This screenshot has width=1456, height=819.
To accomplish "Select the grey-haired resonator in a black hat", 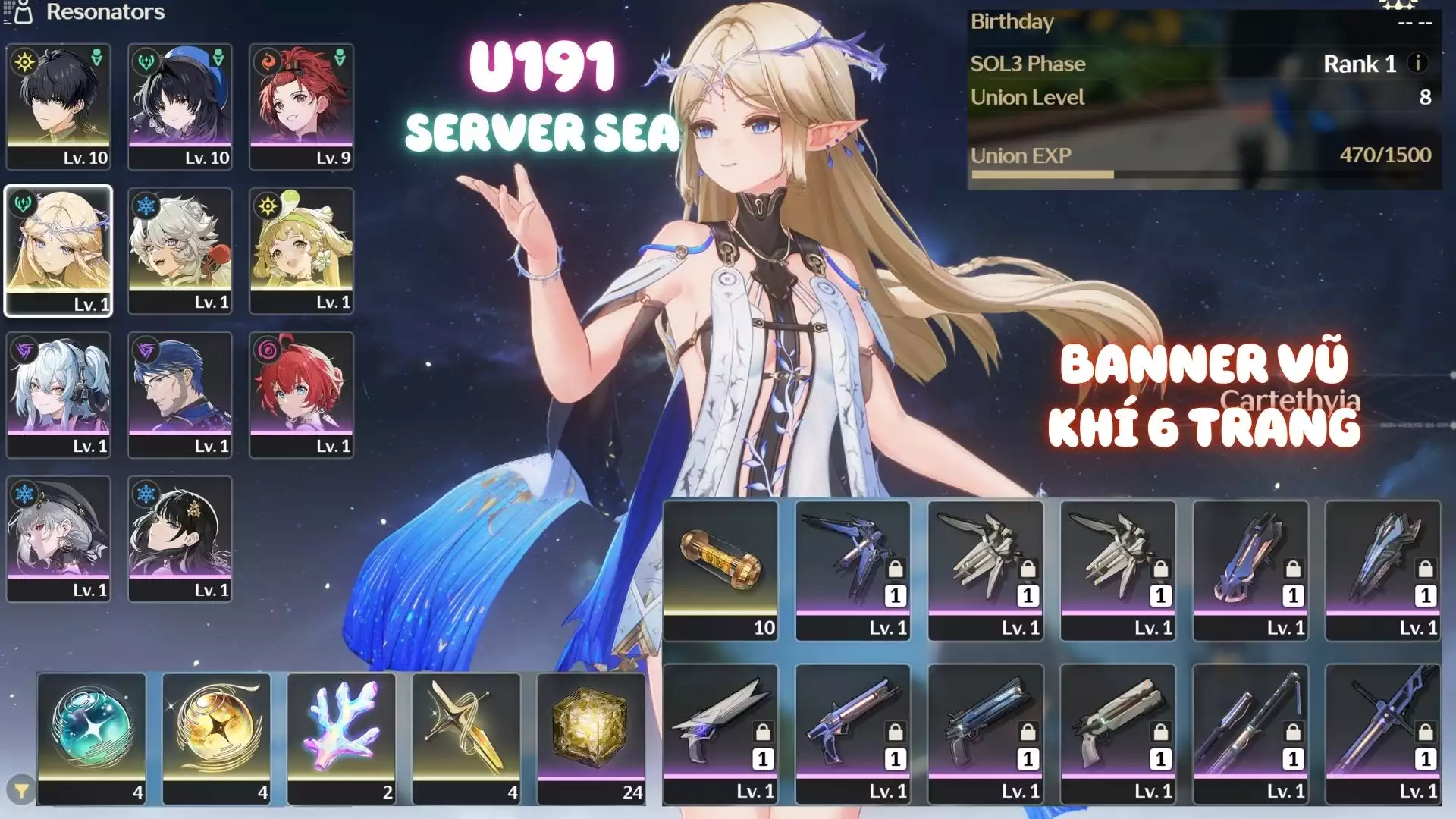I will coord(58,538).
